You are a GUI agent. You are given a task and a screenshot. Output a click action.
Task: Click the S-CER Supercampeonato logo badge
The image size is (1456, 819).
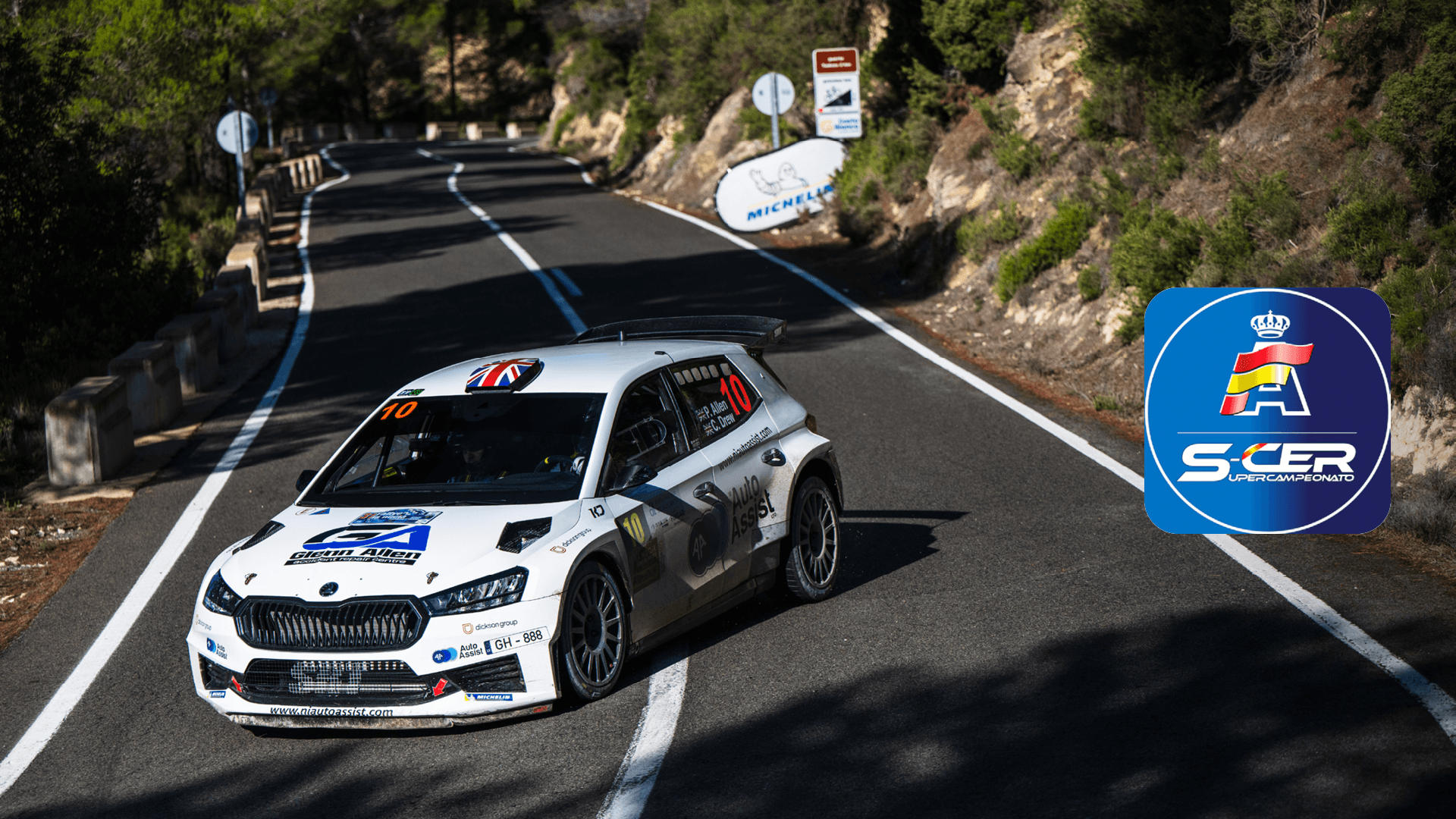1266,410
